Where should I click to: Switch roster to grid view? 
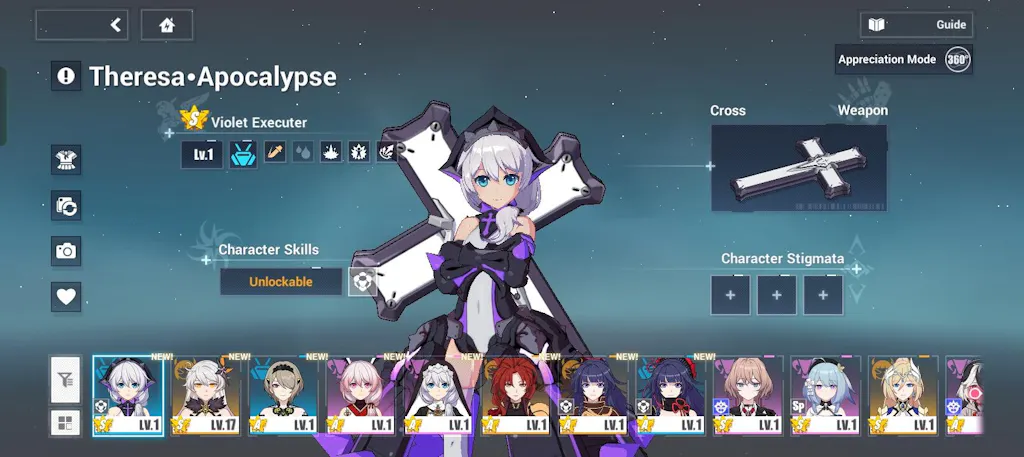click(x=66, y=421)
